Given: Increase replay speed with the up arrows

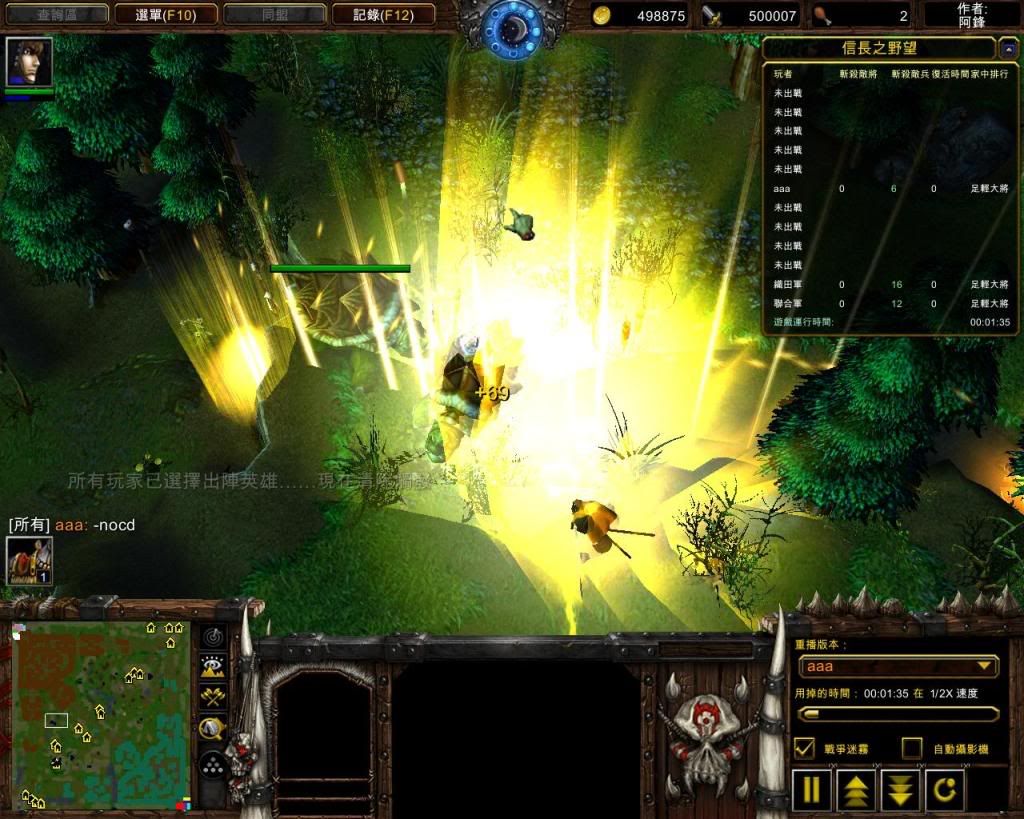Looking at the screenshot, I should pyautogui.click(x=856, y=789).
